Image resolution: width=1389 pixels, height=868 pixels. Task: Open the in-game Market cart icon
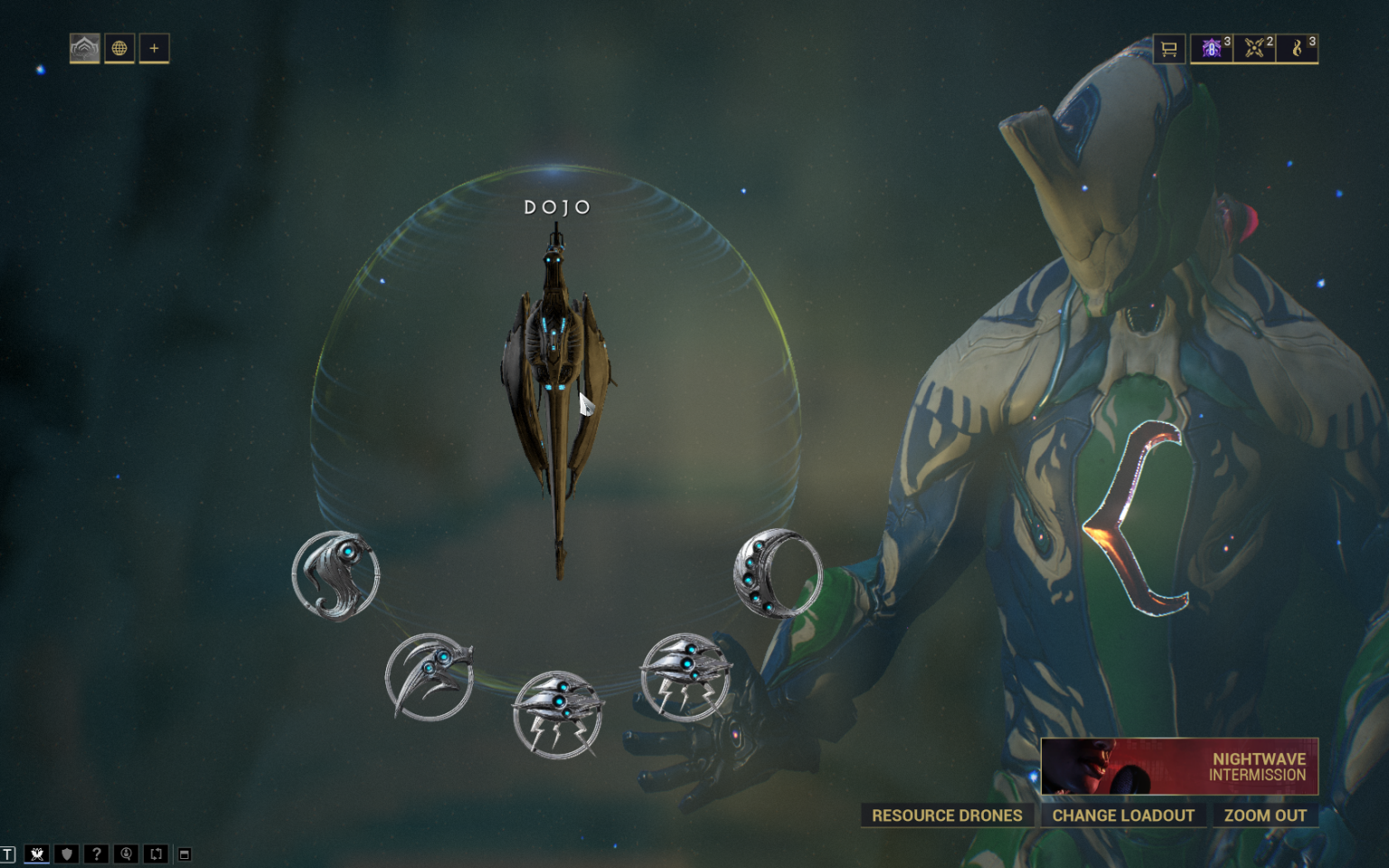[1168, 49]
